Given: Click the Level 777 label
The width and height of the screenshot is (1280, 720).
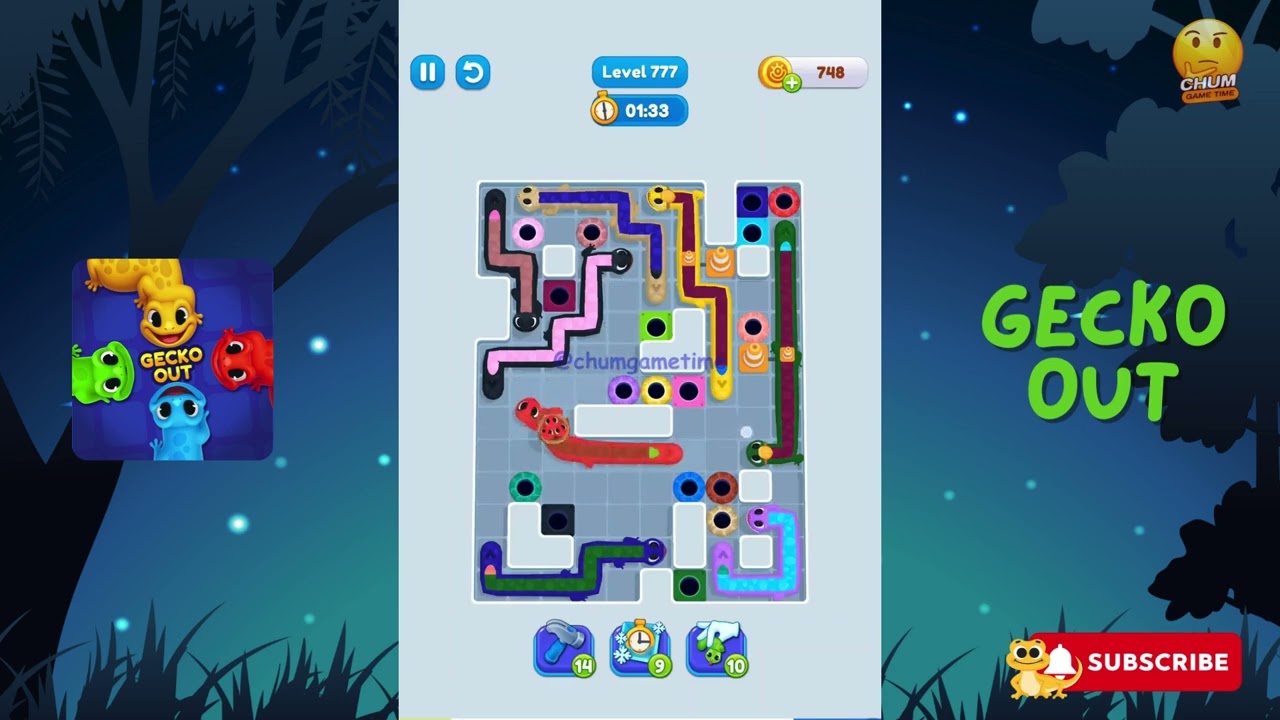Looking at the screenshot, I should pos(640,71).
